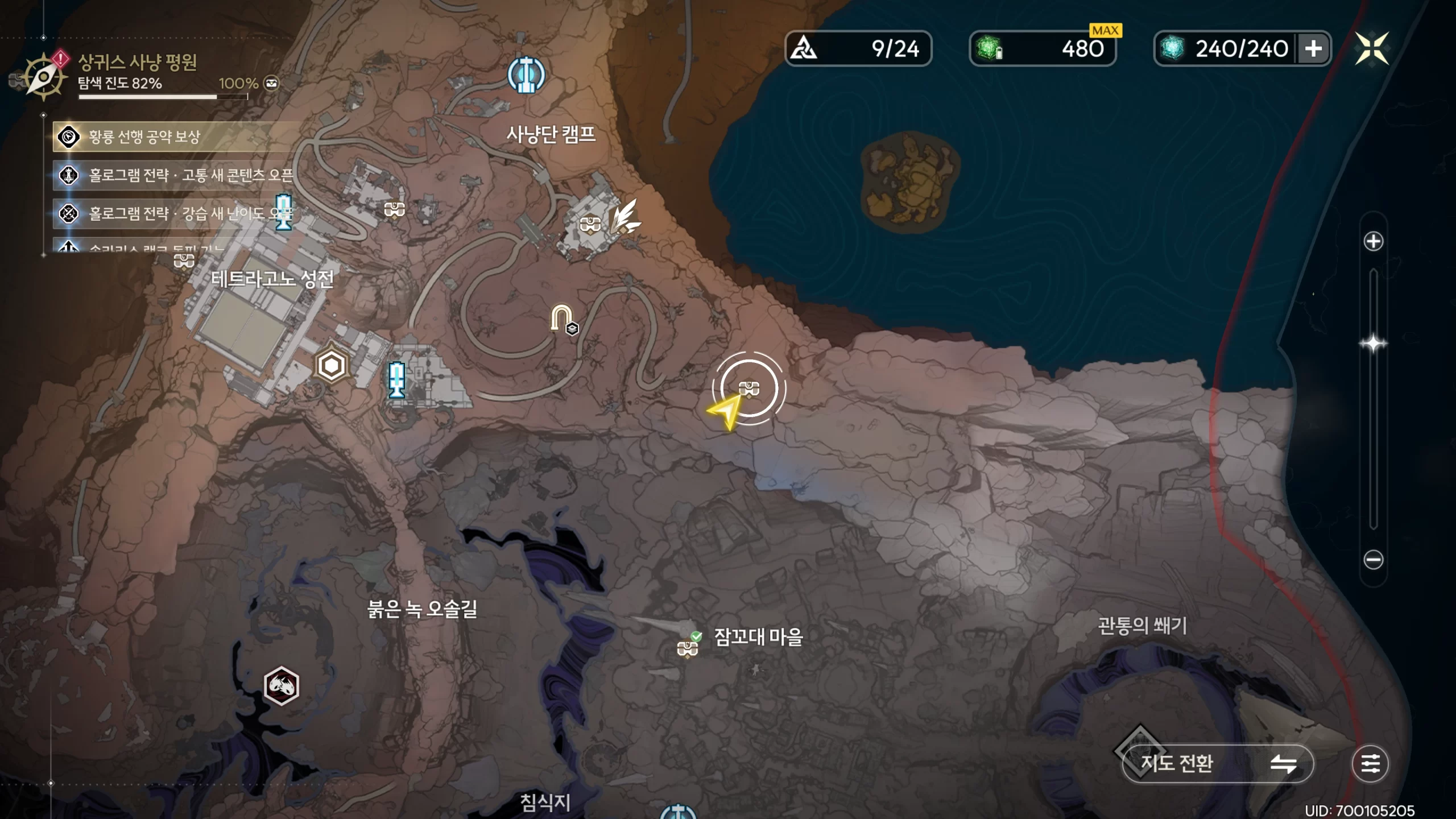The image size is (1456, 819).
Task: Select the red beast boss challenge marker
Action: click(x=282, y=686)
